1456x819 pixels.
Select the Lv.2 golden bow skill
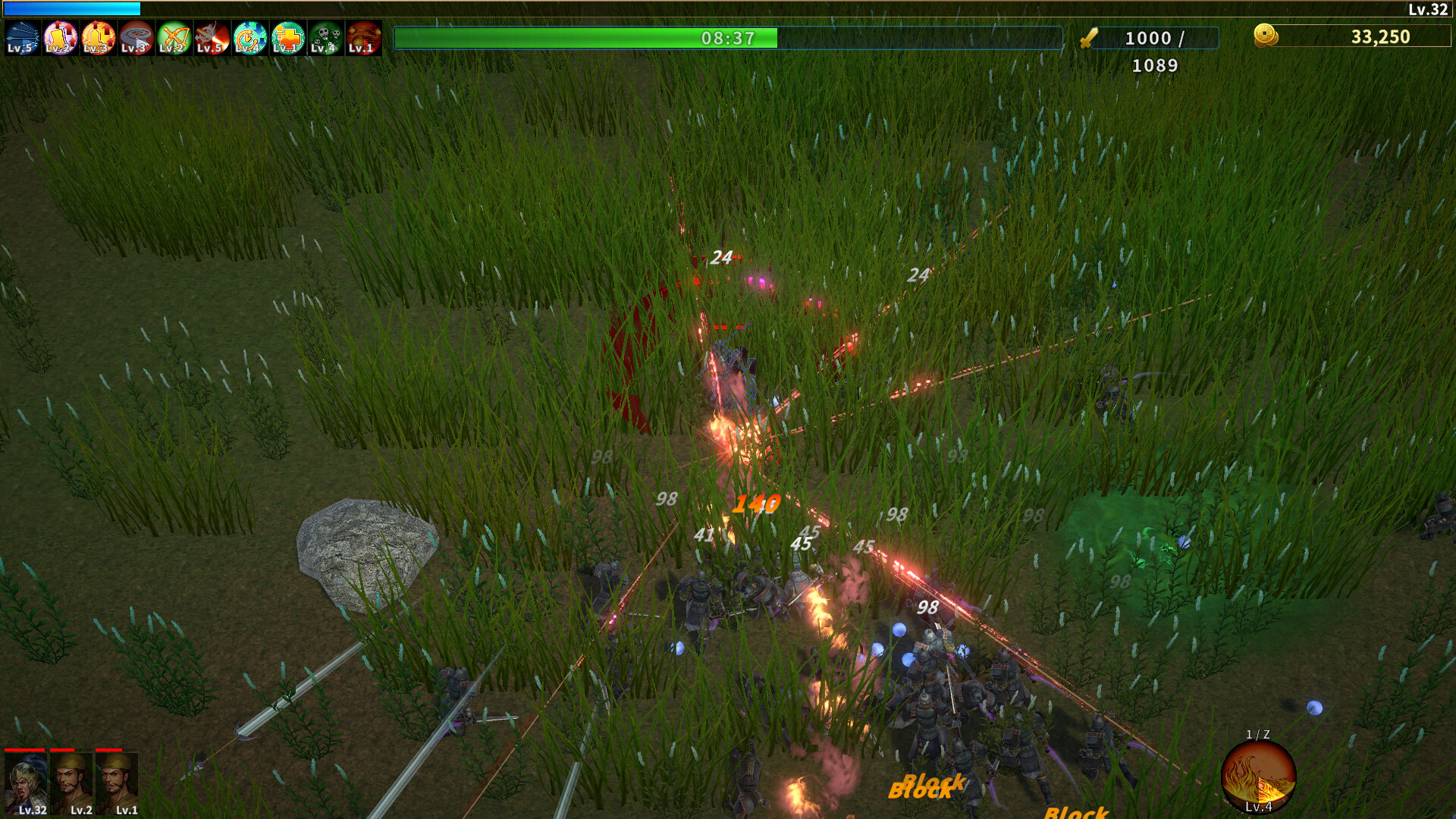coord(175,36)
